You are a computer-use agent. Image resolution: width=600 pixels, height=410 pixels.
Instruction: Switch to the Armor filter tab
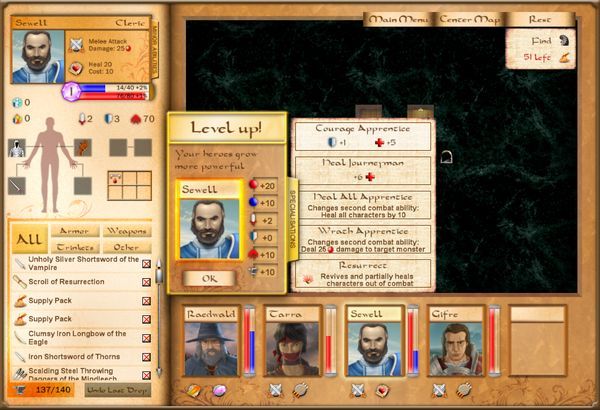74,231
